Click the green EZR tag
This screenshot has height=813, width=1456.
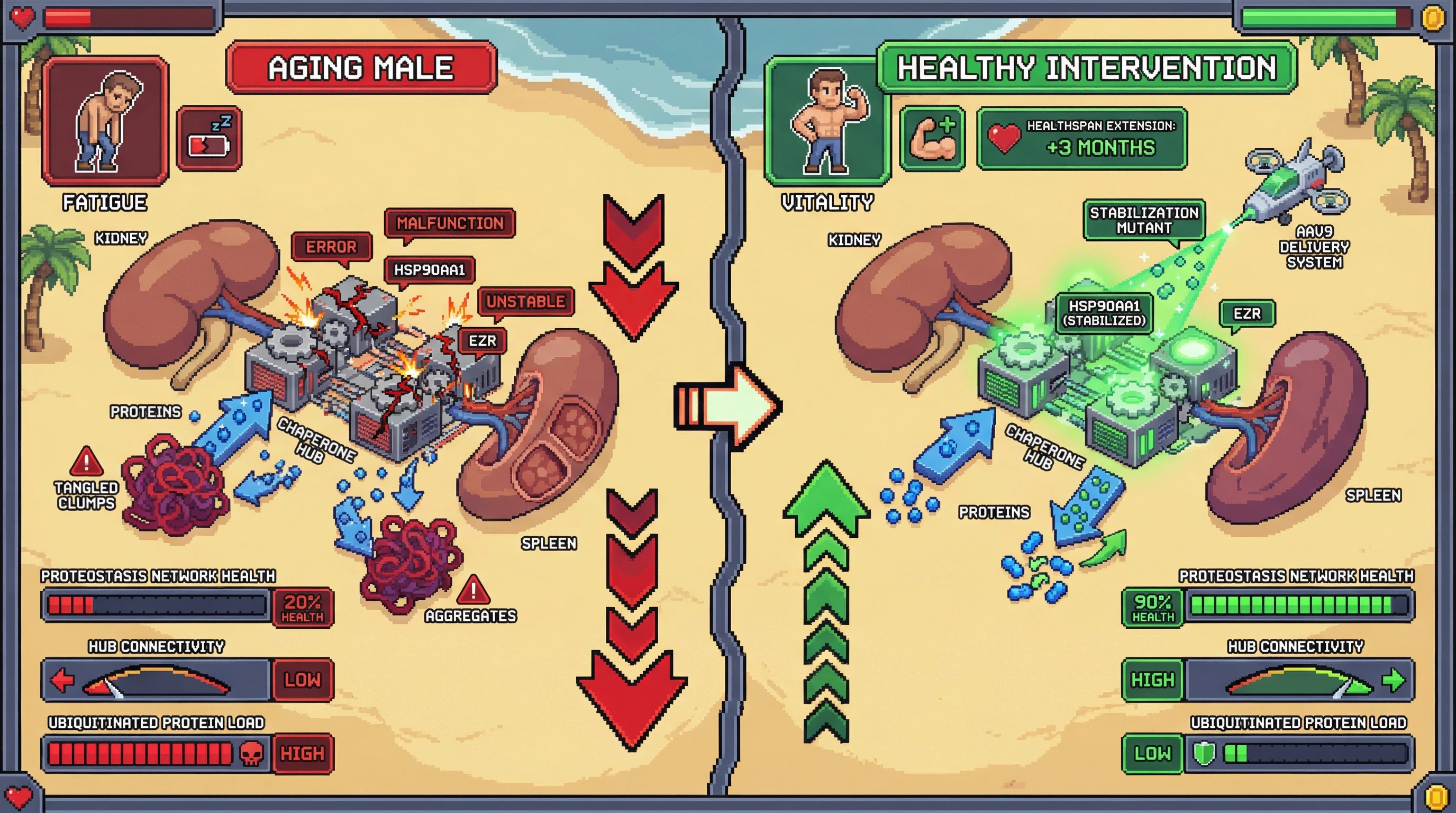pyautogui.click(x=1247, y=313)
